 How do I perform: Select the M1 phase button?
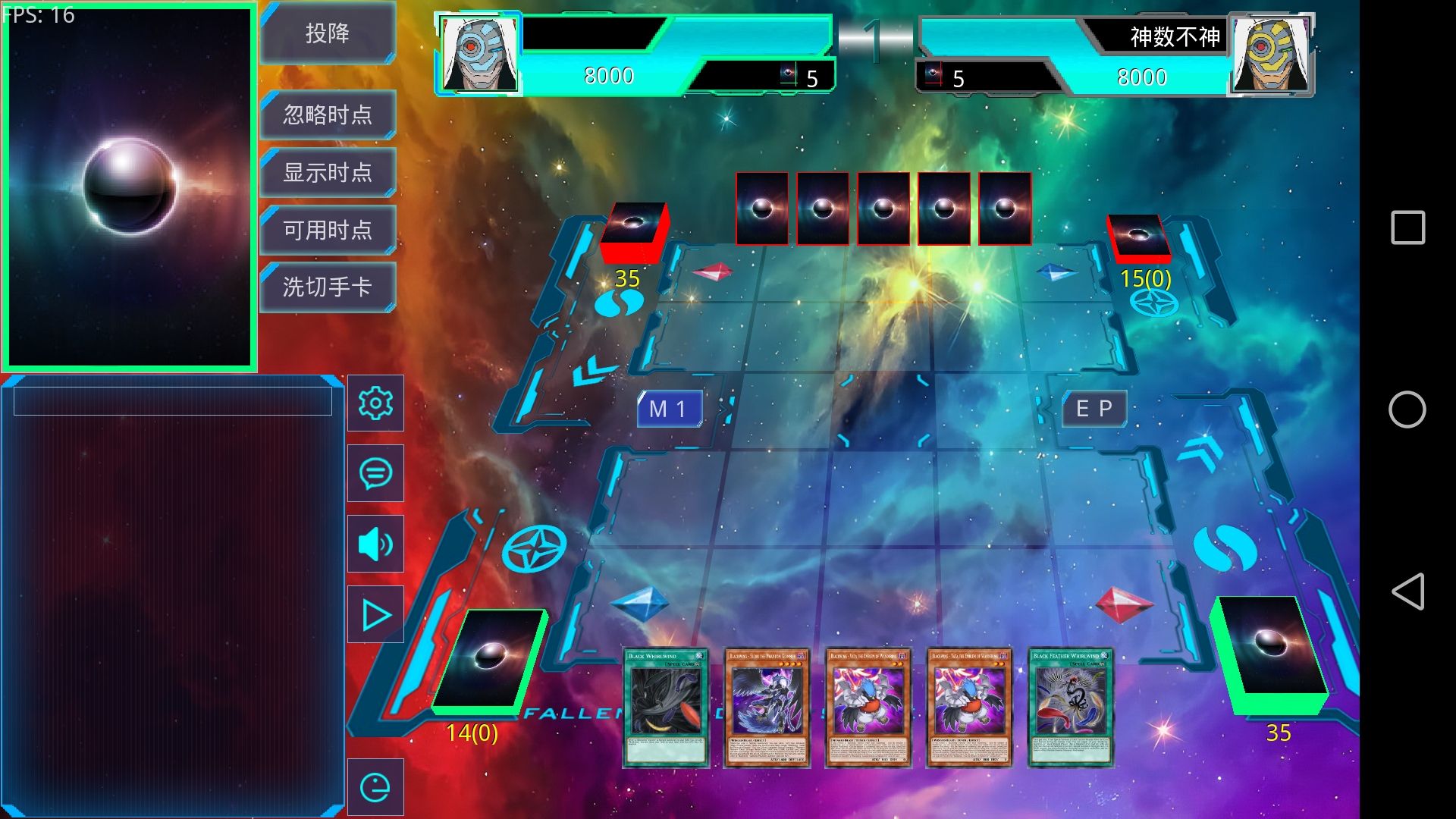(669, 409)
